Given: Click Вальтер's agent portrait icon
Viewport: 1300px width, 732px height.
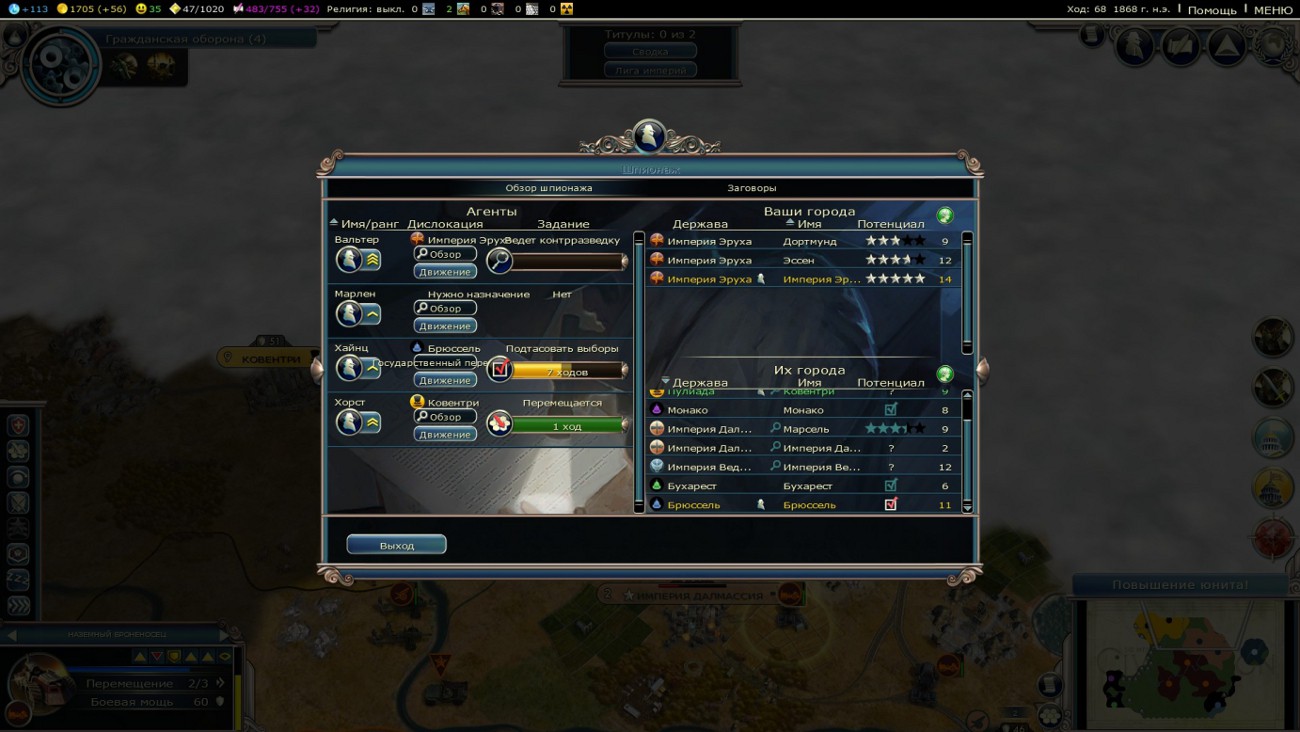Looking at the screenshot, I should 349,260.
